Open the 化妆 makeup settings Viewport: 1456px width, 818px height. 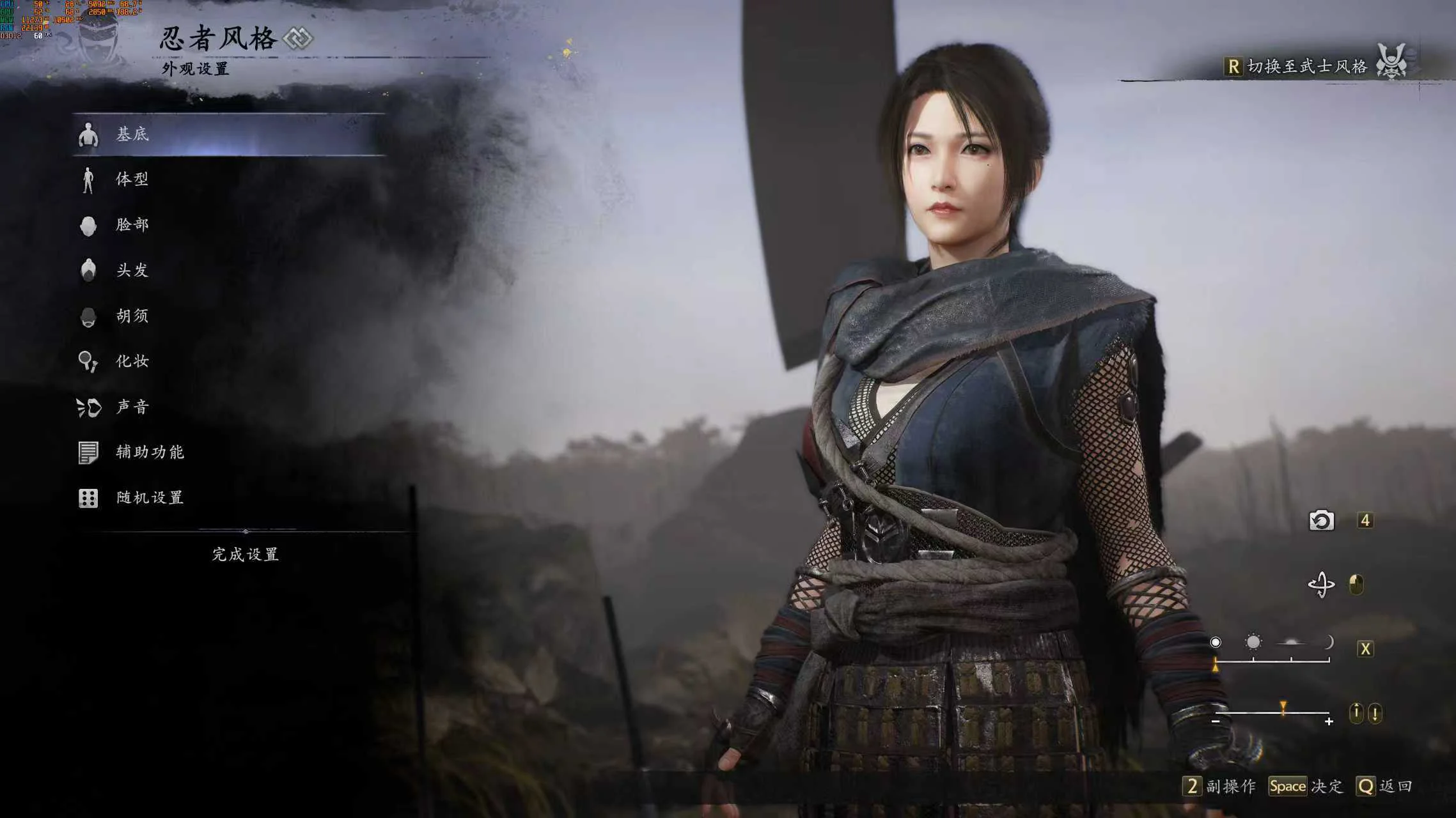pos(132,361)
